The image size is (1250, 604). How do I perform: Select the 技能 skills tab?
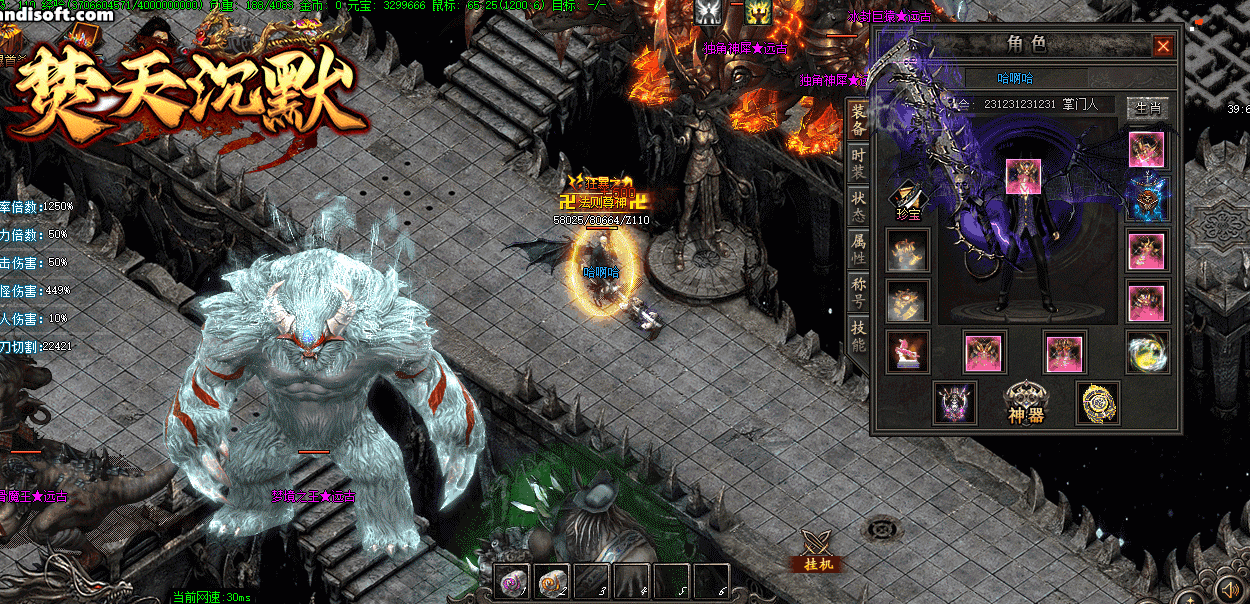pos(858,335)
